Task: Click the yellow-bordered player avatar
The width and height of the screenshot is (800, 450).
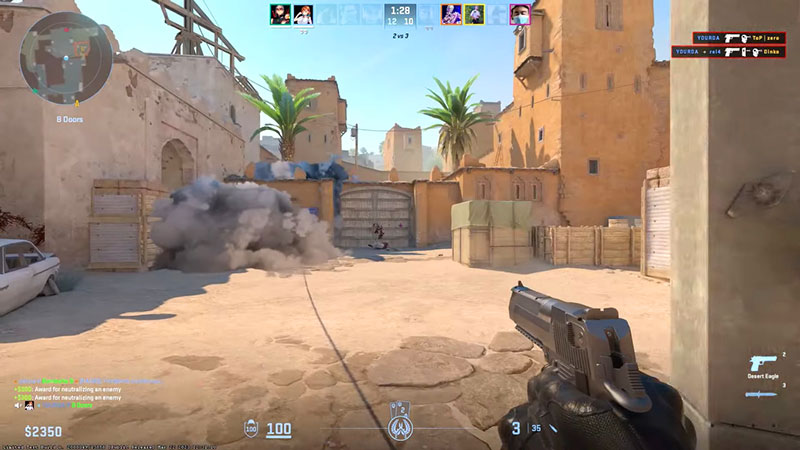Action: [475, 14]
